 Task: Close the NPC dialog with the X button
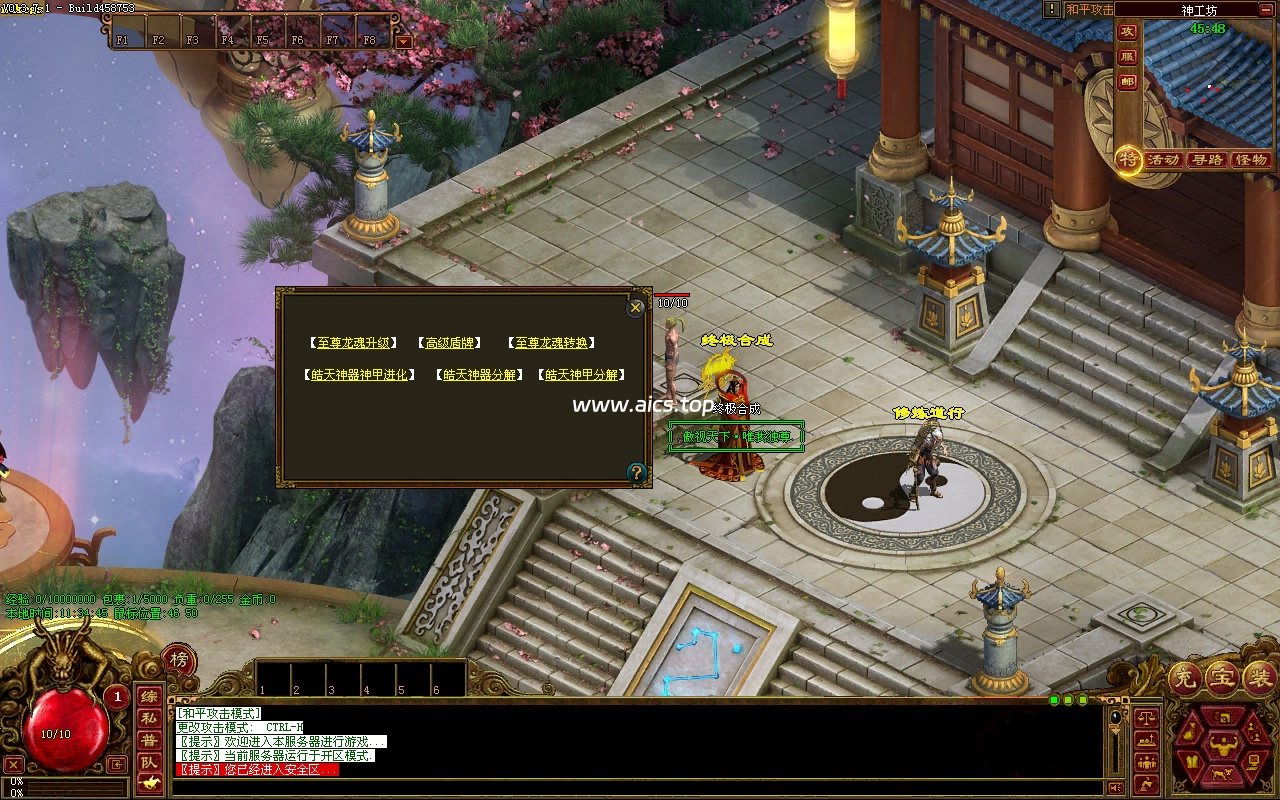click(636, 308)
